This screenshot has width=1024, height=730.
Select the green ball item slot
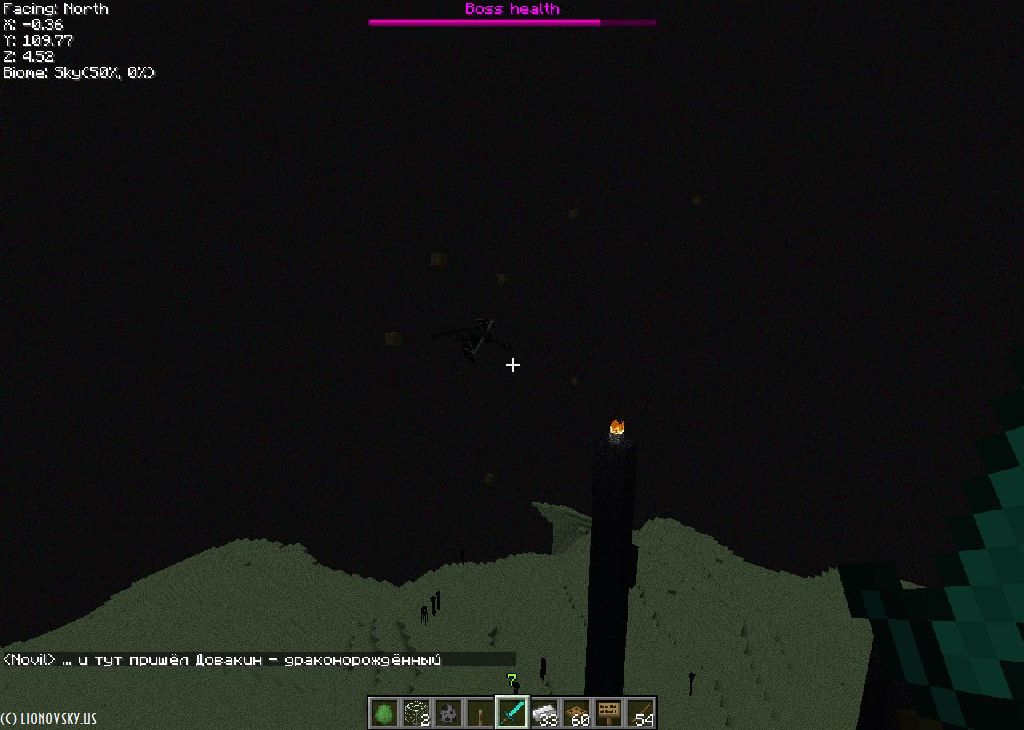tap(384, 713)
